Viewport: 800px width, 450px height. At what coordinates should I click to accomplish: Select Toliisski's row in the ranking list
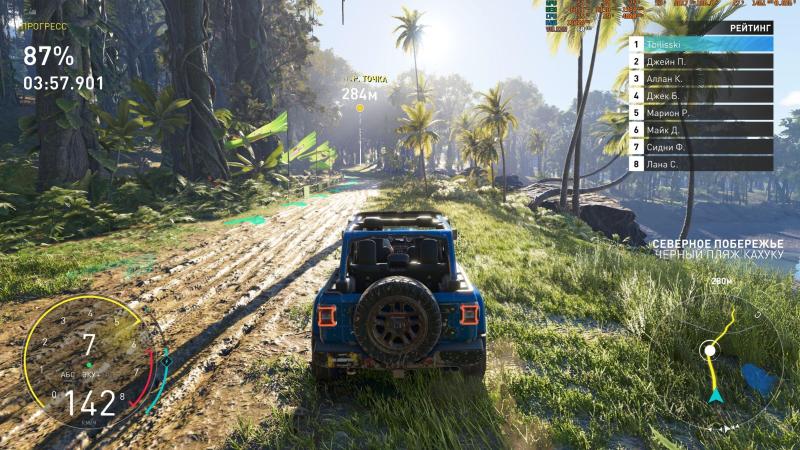(701, 44)
